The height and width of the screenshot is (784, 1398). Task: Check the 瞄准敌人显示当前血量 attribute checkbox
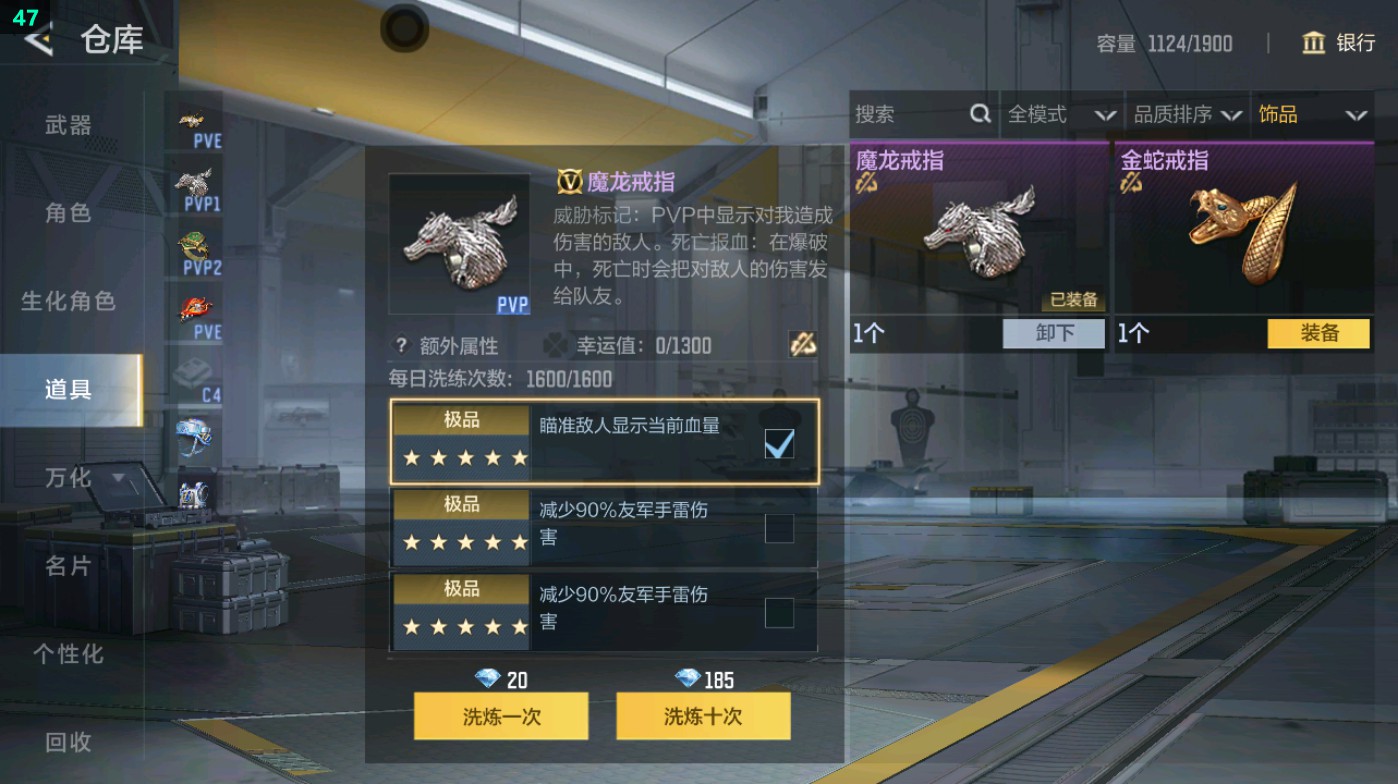pos(777,443)
